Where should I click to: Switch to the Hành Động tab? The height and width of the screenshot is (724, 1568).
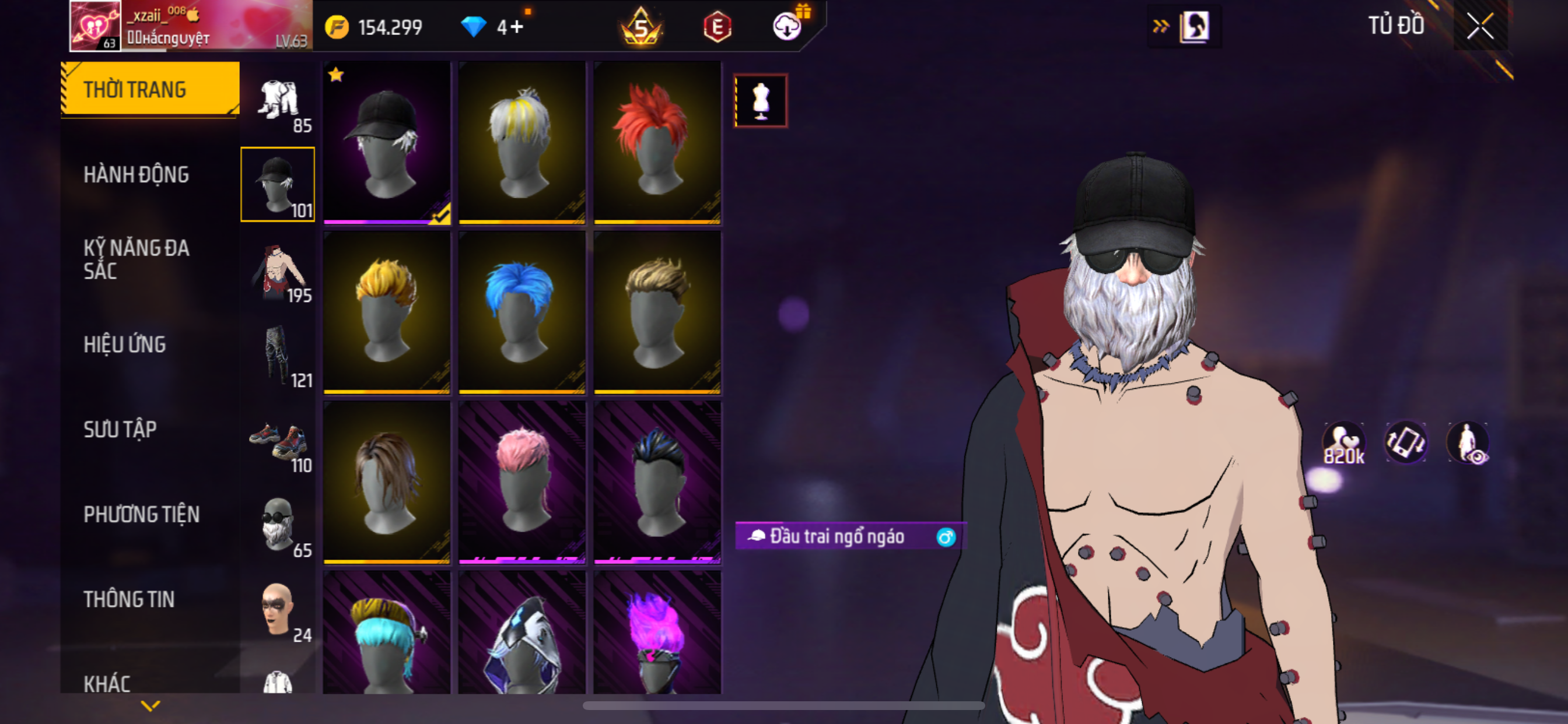click(136, 175)
